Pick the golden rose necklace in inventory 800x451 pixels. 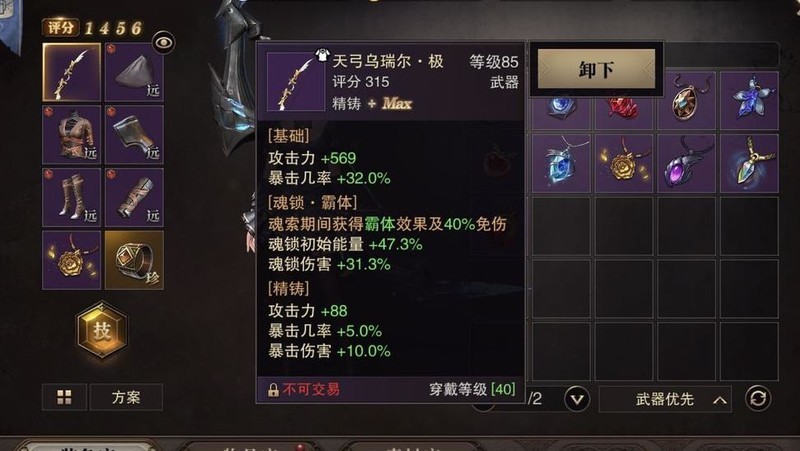624,163
